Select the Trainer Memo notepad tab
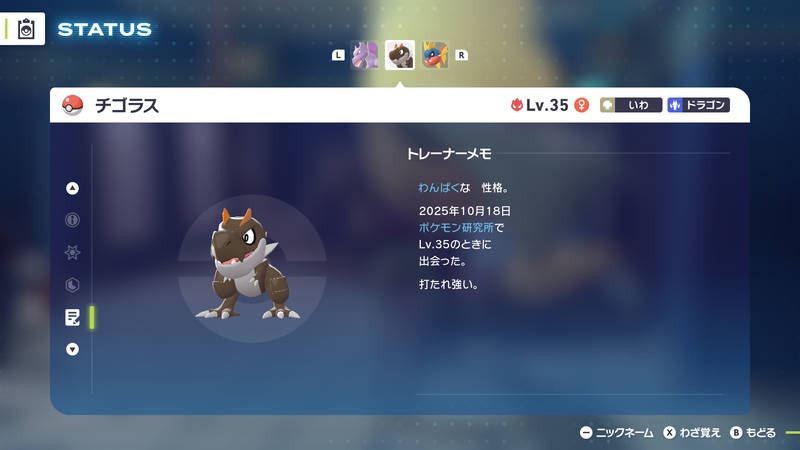Image resolution: width=800 pixels, height=450 pixels. pyautogui.click(x=72, y=317)
